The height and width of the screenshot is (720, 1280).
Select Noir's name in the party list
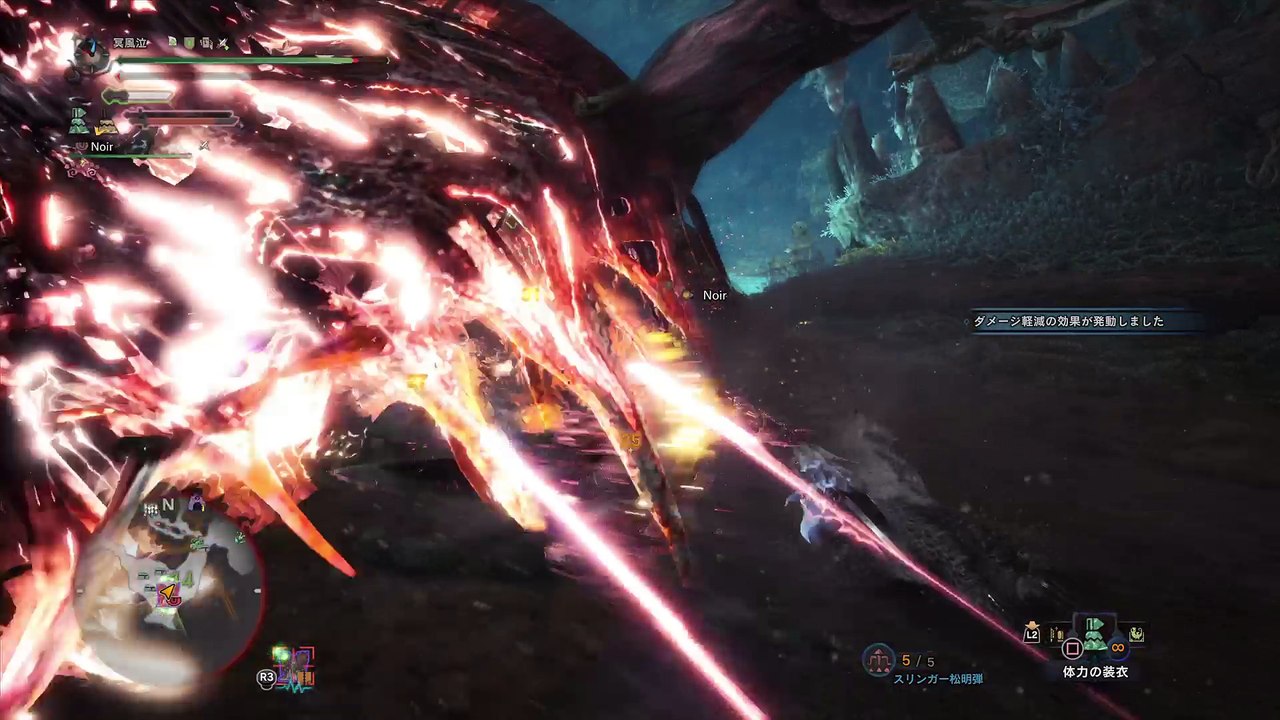tap(102, 147)
